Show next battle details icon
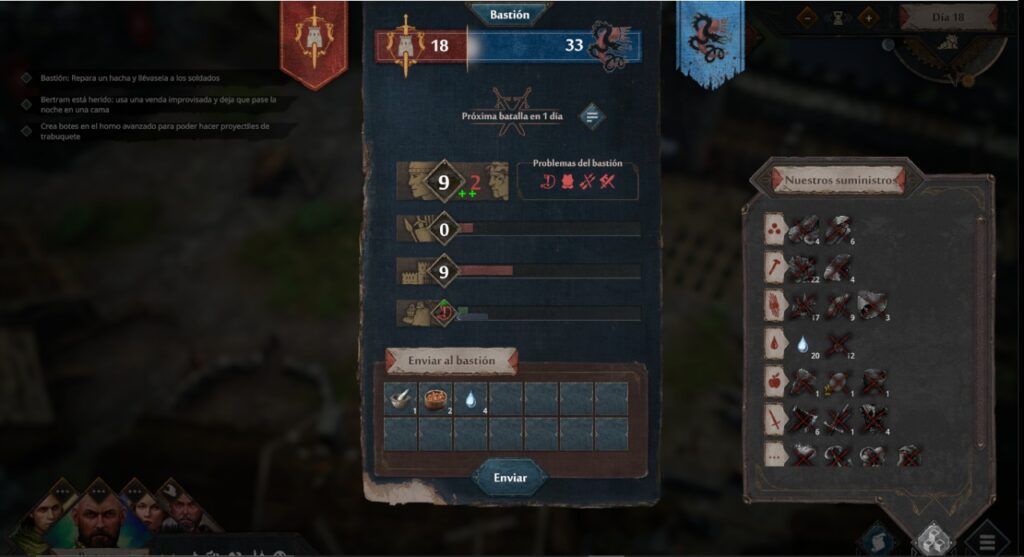Image resolution: width=1024 pixels, height=557 pixels. click(x=591, y=116)
